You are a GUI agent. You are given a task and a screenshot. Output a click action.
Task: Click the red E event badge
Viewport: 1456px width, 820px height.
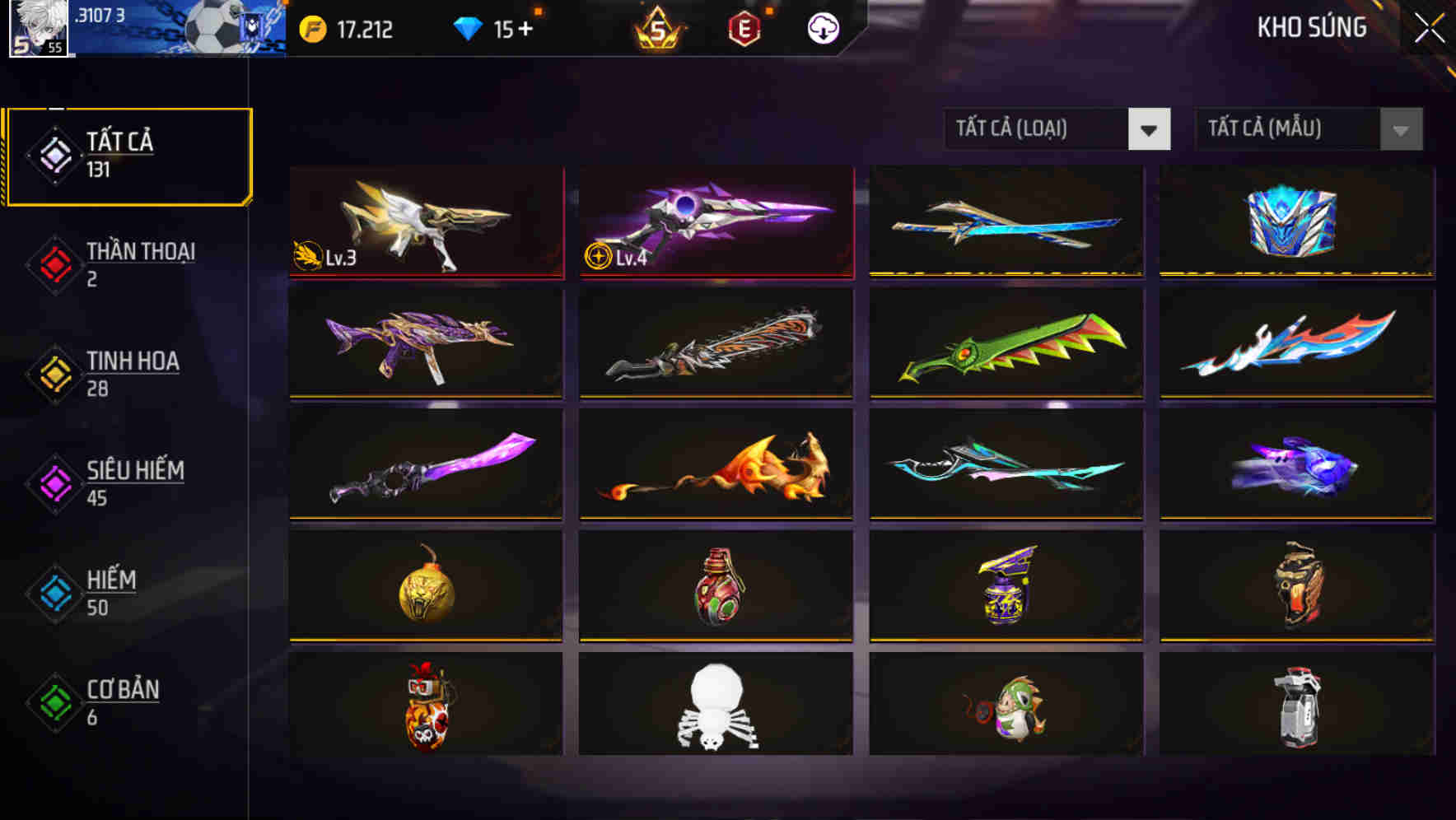pyautogui.click(x=743, y=27)
